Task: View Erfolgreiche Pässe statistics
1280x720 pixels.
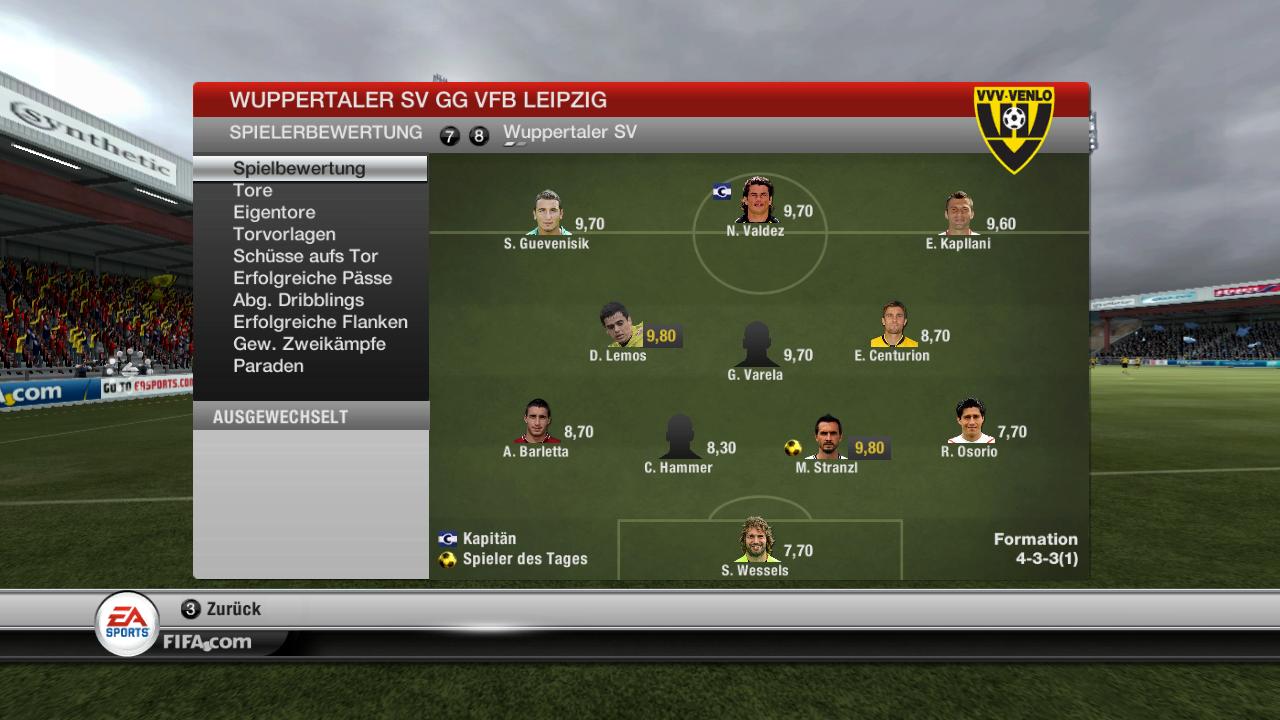Action: pyautogui.click(x=312, y=278)
